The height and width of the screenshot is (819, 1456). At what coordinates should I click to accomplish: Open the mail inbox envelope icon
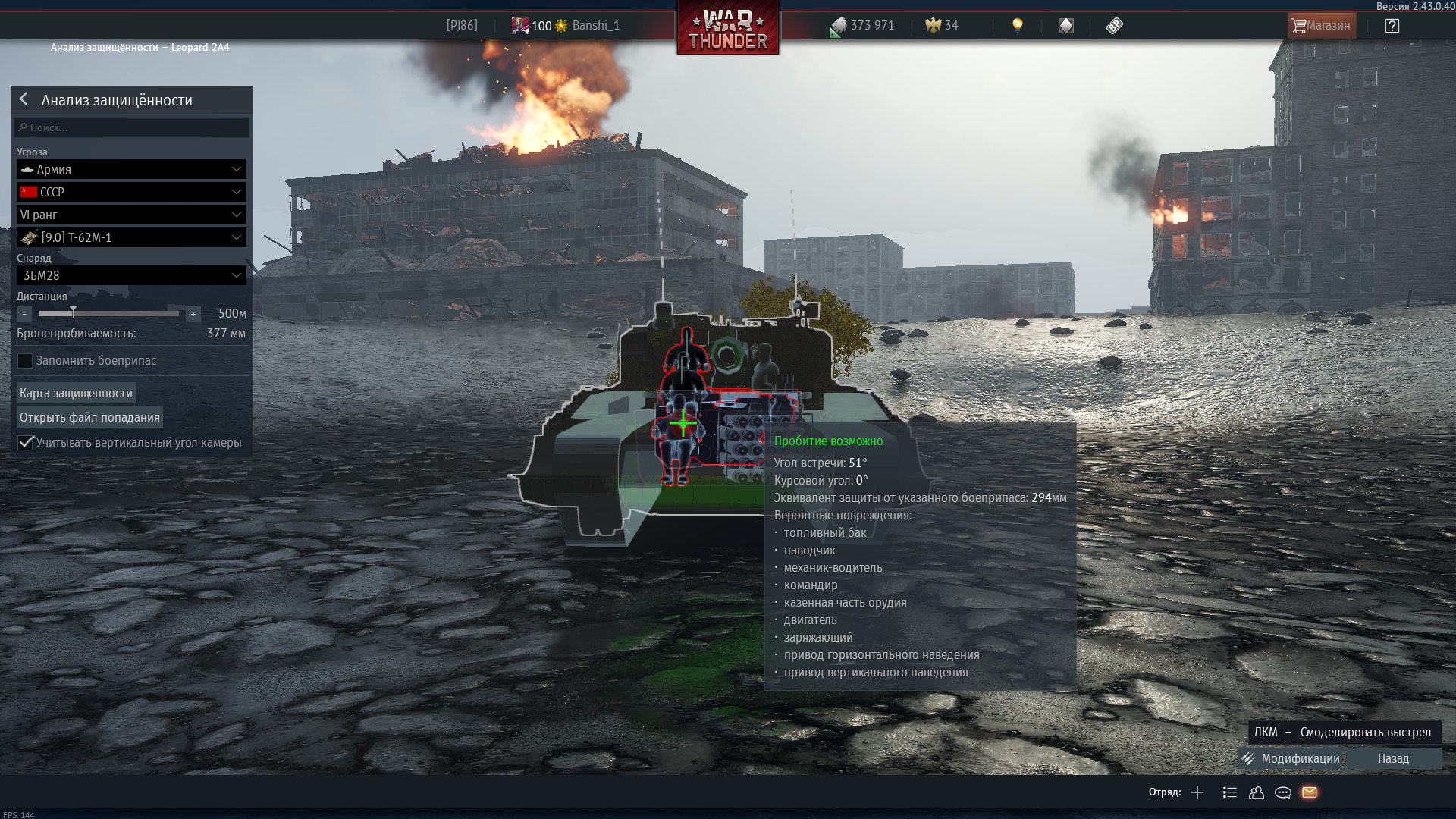[x=1311, y=792]
